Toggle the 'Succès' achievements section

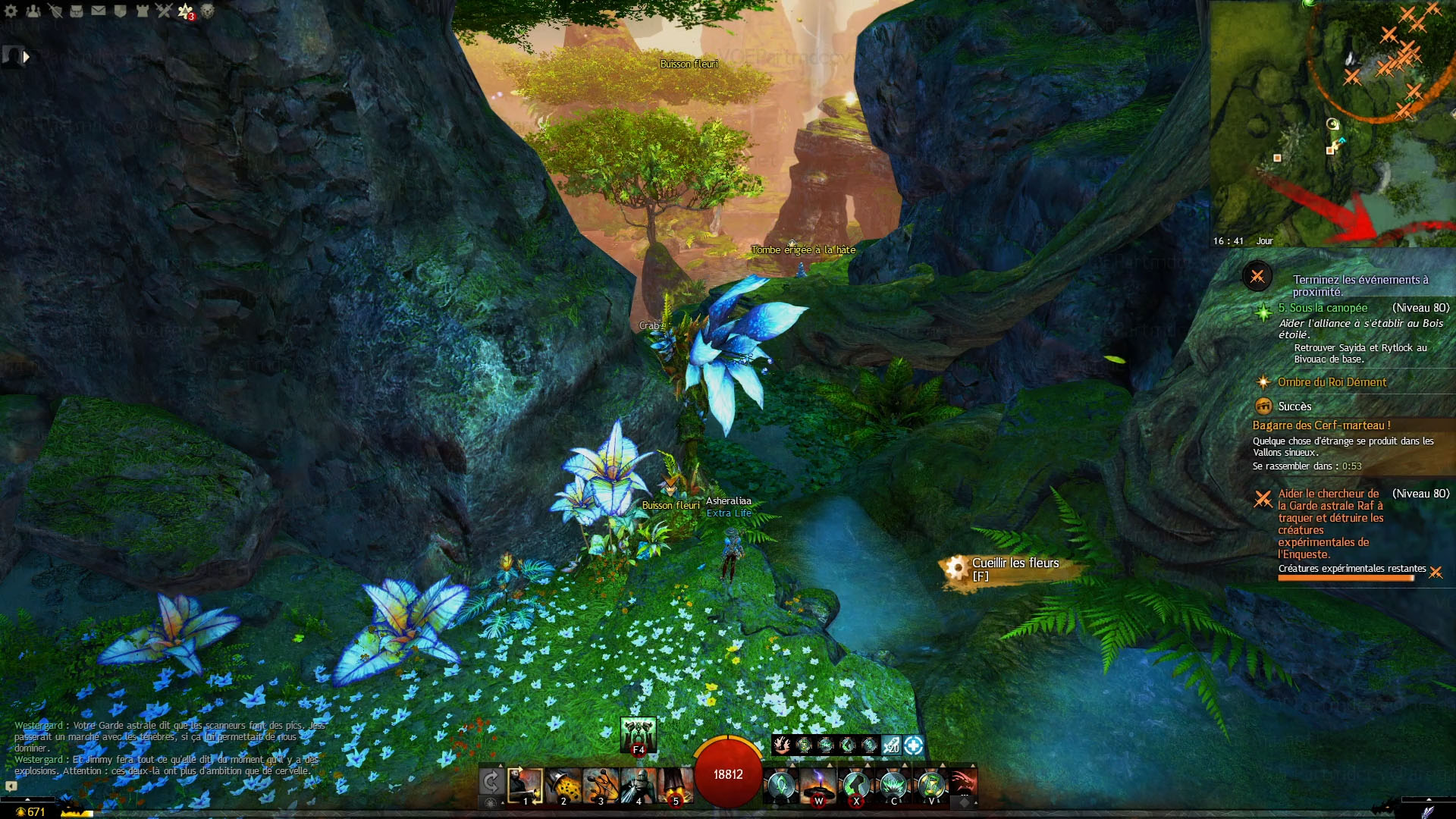[1294, 406]
